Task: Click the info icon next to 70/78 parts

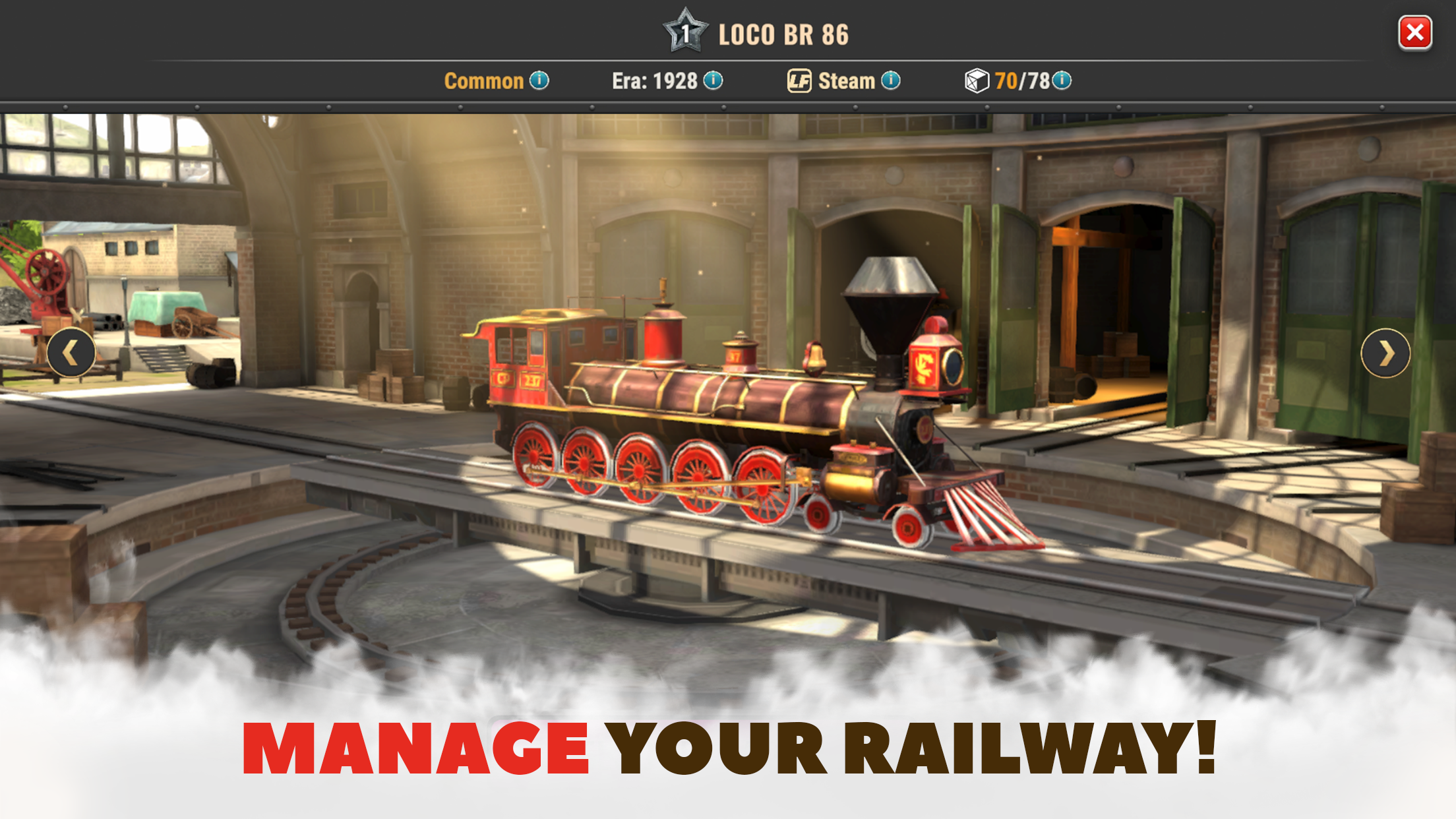Action: [1061, 80]
